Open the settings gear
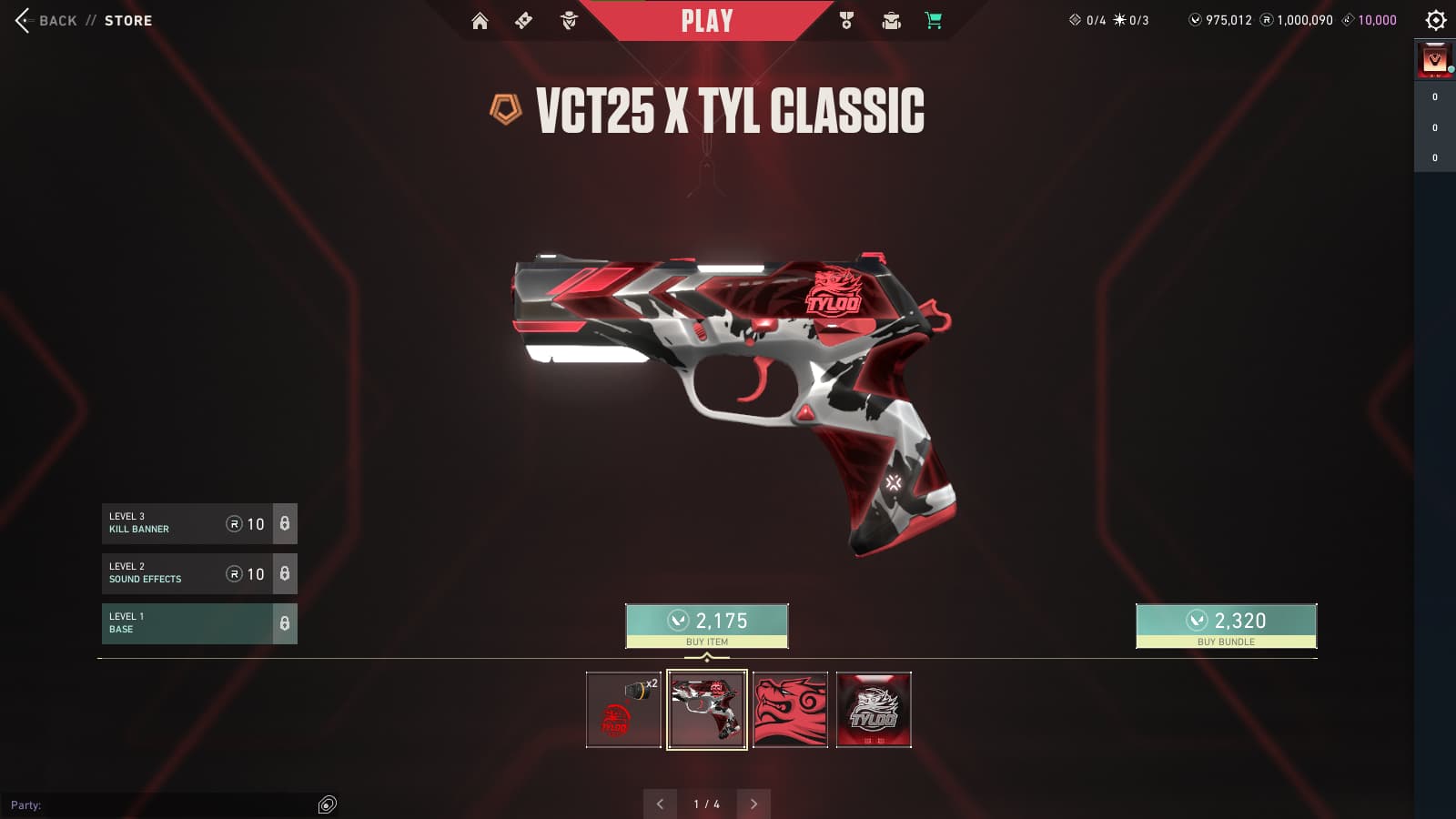 coord(1436,20)
